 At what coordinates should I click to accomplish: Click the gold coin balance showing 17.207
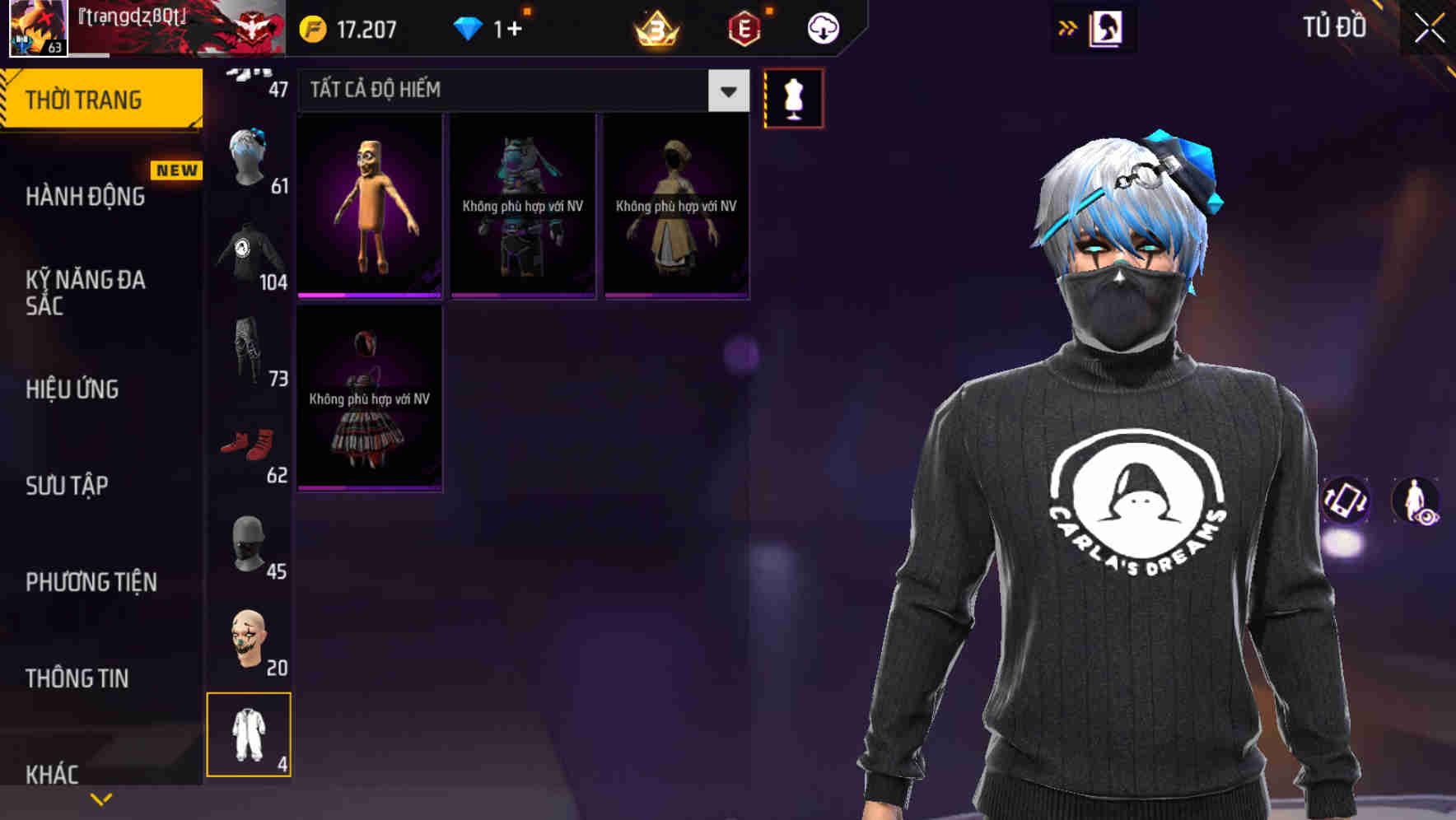[349, 27]
